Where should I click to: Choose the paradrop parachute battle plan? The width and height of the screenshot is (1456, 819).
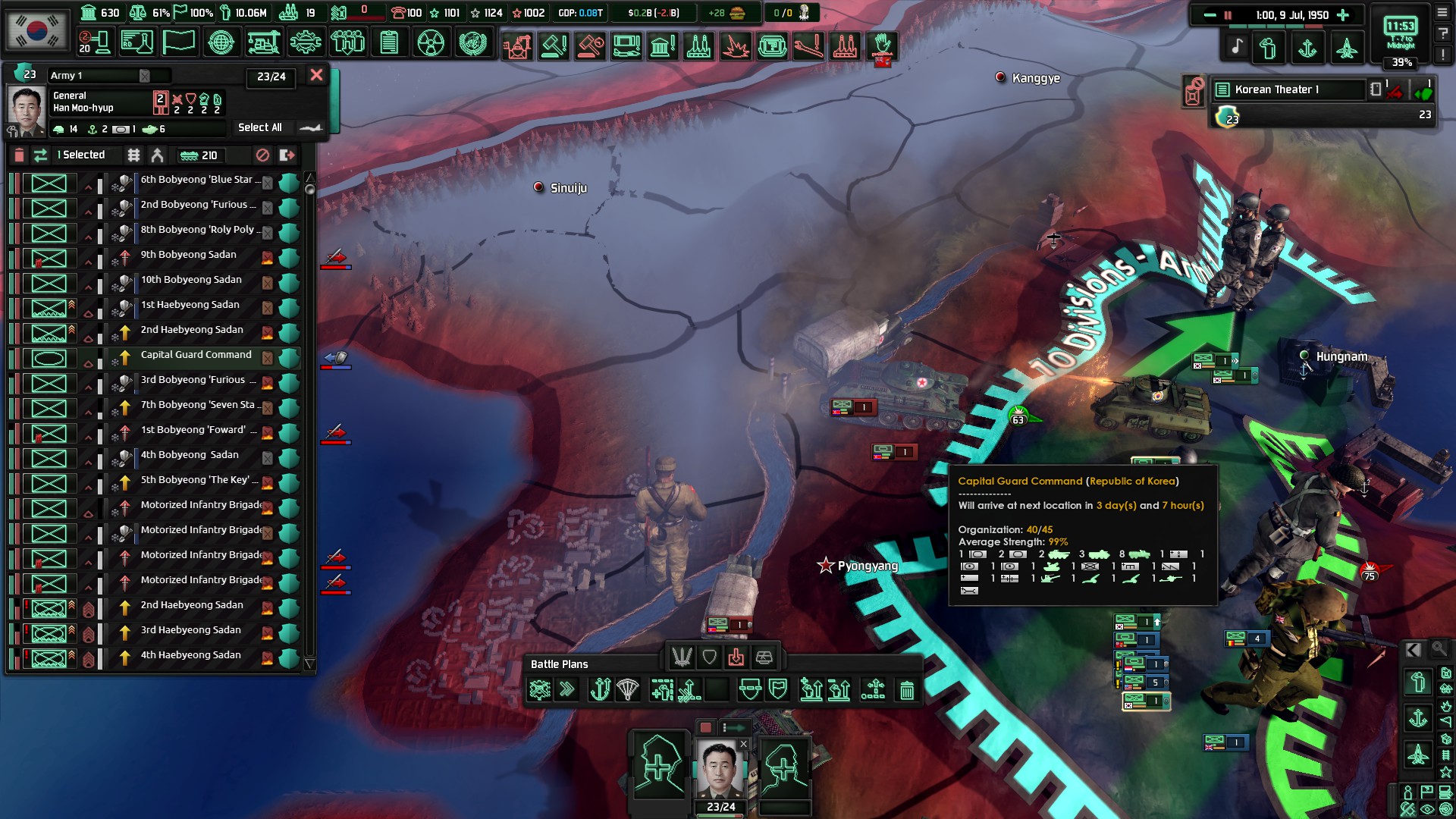click(628, 690)
